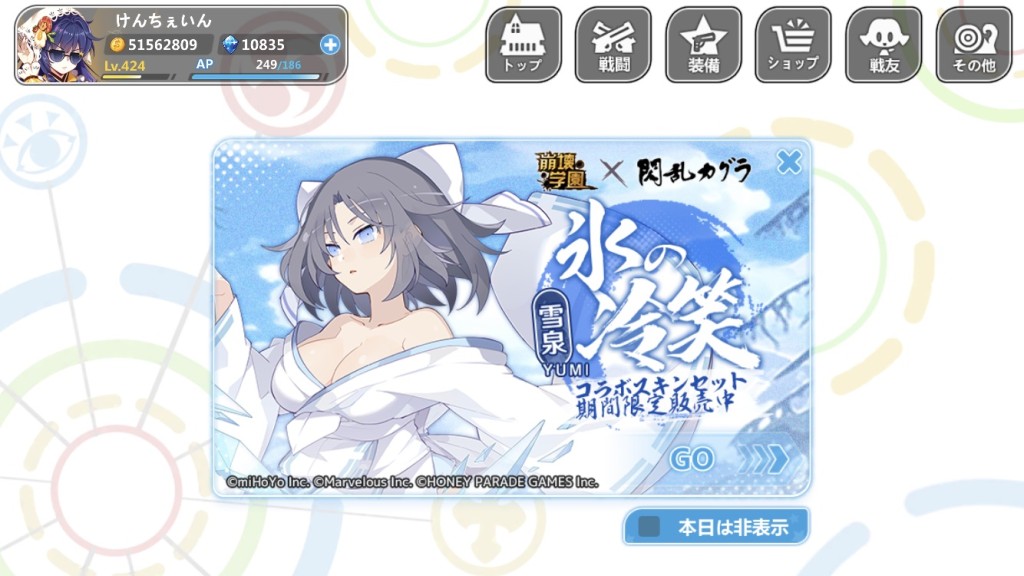Add more crystals with the plus button
Image resolution: width=1024 pixels, height=576 pixels.
(330, 44)
